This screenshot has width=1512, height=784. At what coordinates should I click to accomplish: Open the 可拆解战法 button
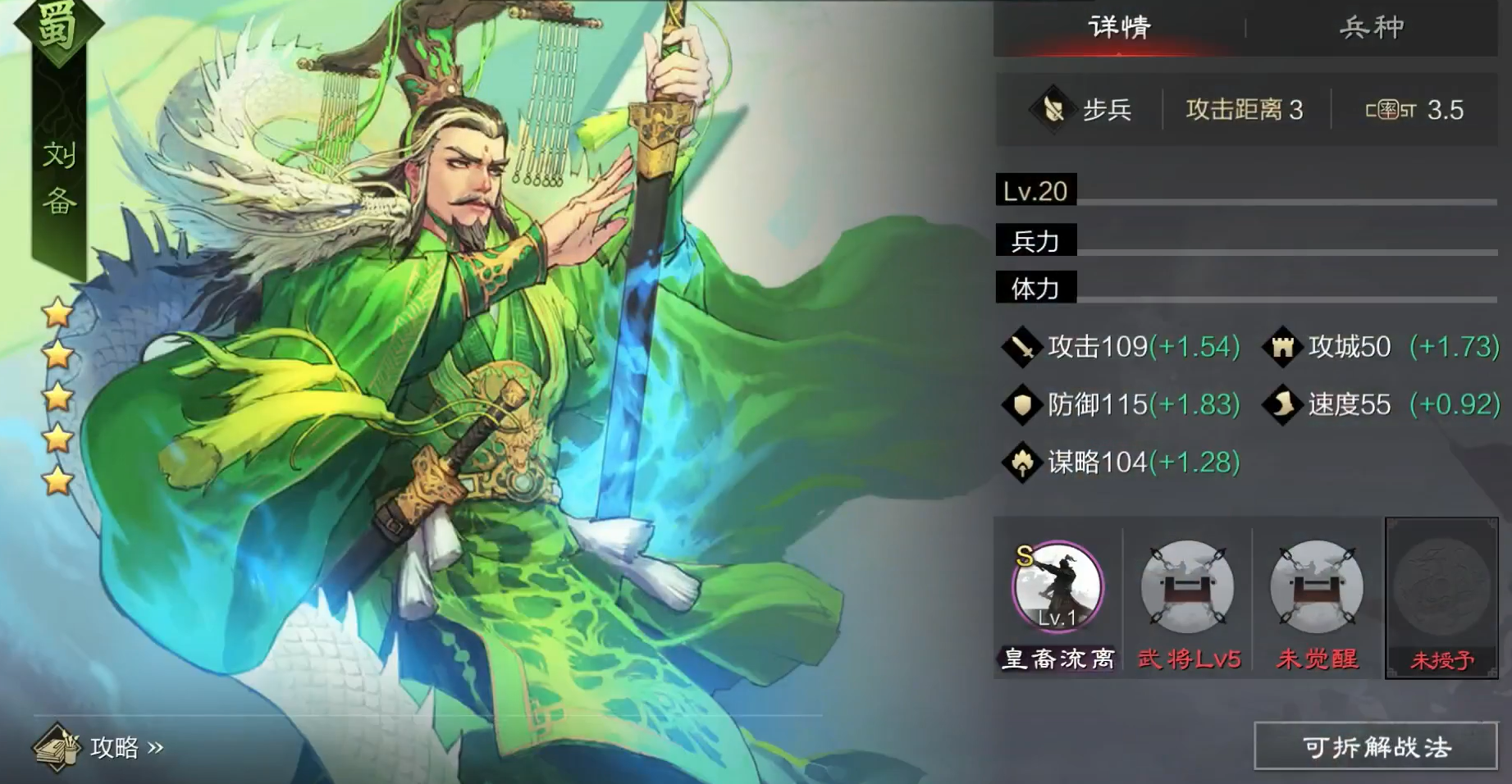point(1377,746)
